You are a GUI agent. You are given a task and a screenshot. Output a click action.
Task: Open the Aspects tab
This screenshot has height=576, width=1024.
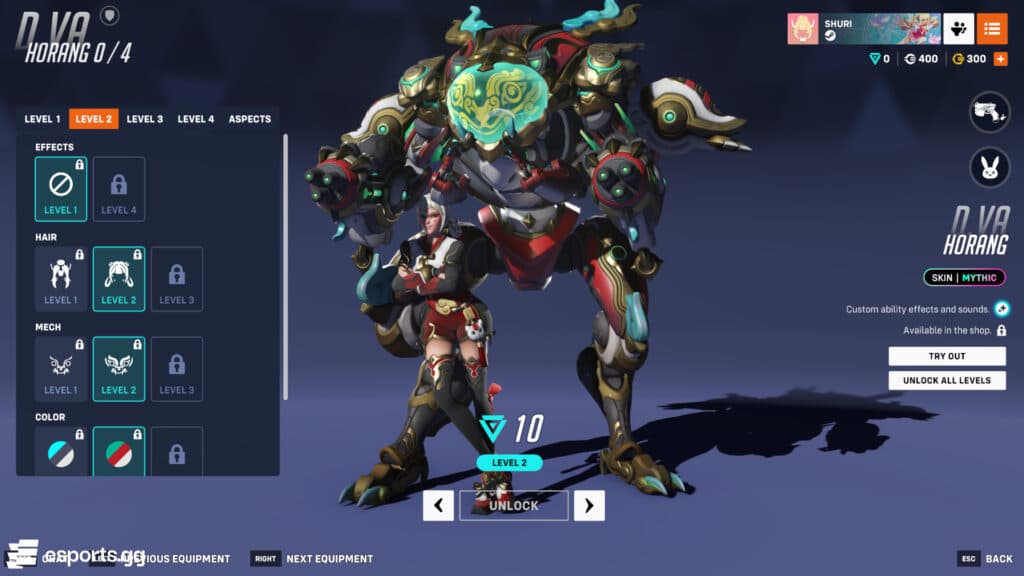tap(250, 119)
